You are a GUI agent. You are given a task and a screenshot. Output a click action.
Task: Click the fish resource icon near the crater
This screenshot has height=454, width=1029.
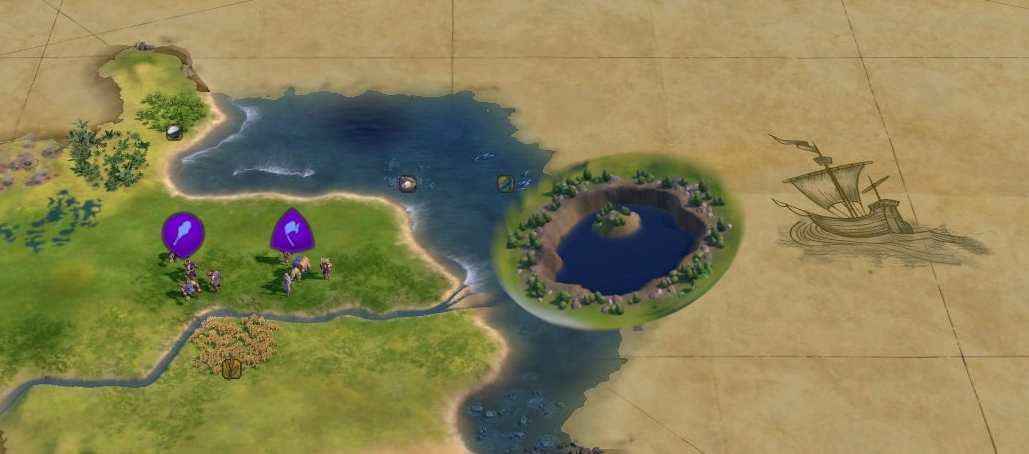506,183
